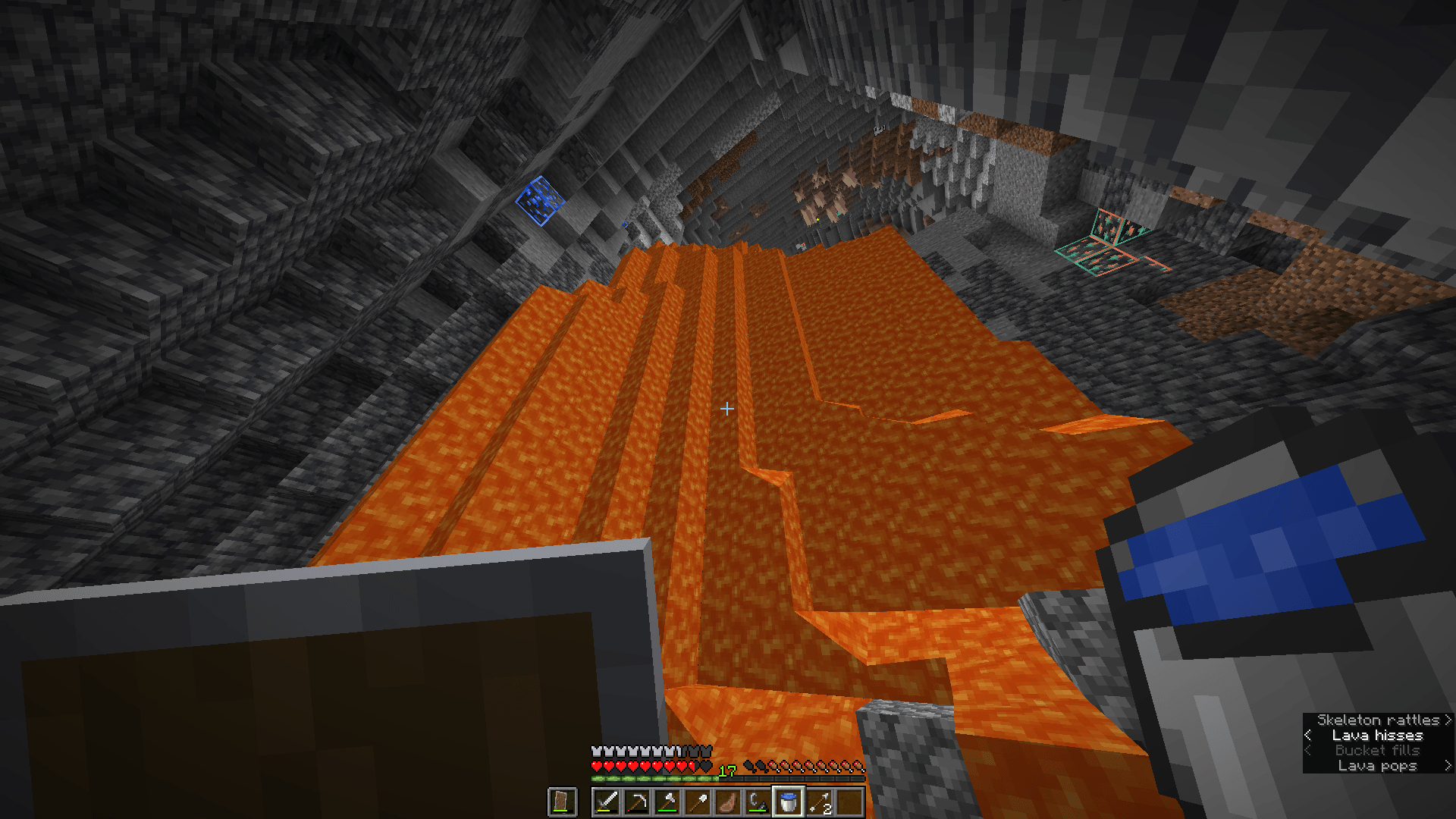Click the level 17 experience number
This screenshot has width=1456, height=819.
click(726, 770)
